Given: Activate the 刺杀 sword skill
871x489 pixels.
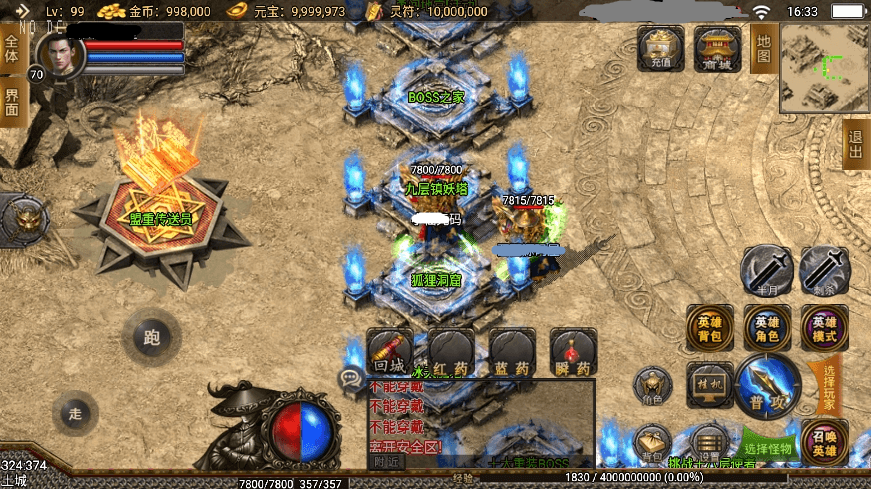Looking at the screenshot, I should [x=824, y=271].
